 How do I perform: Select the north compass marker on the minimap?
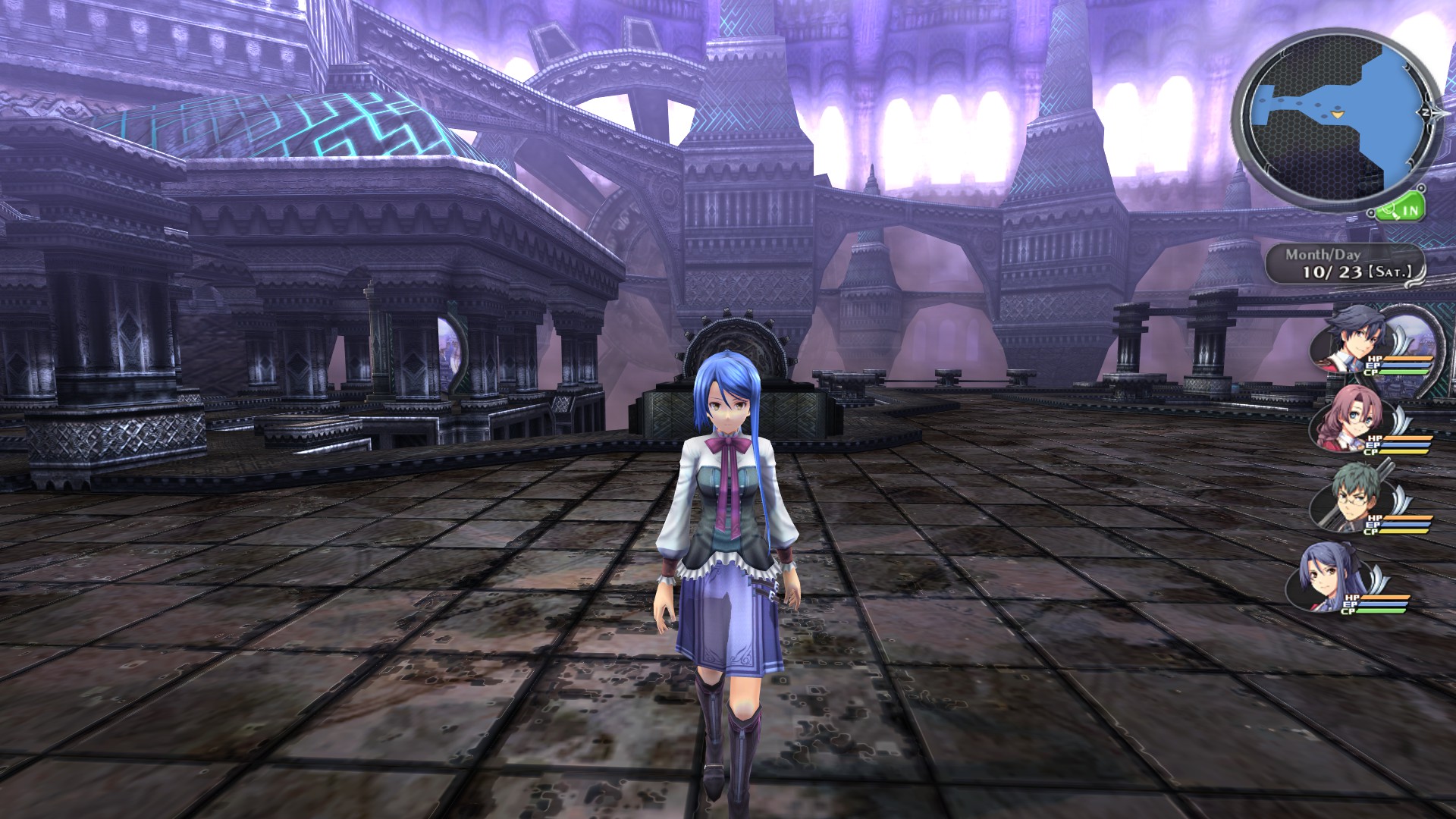1426,112
